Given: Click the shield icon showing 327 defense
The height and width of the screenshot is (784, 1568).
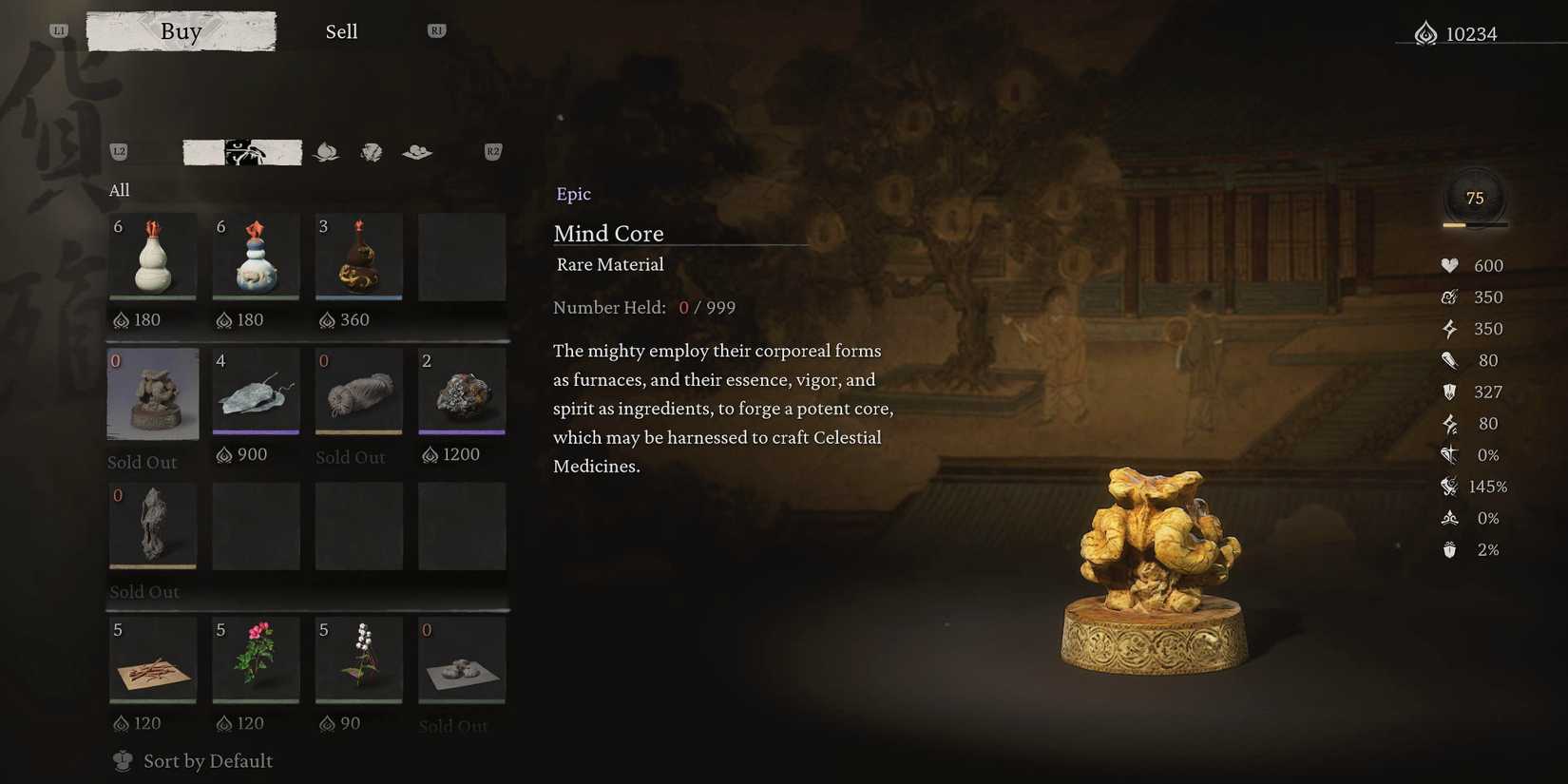Looking at the screenshot, I should click(x=1448, y=392).
